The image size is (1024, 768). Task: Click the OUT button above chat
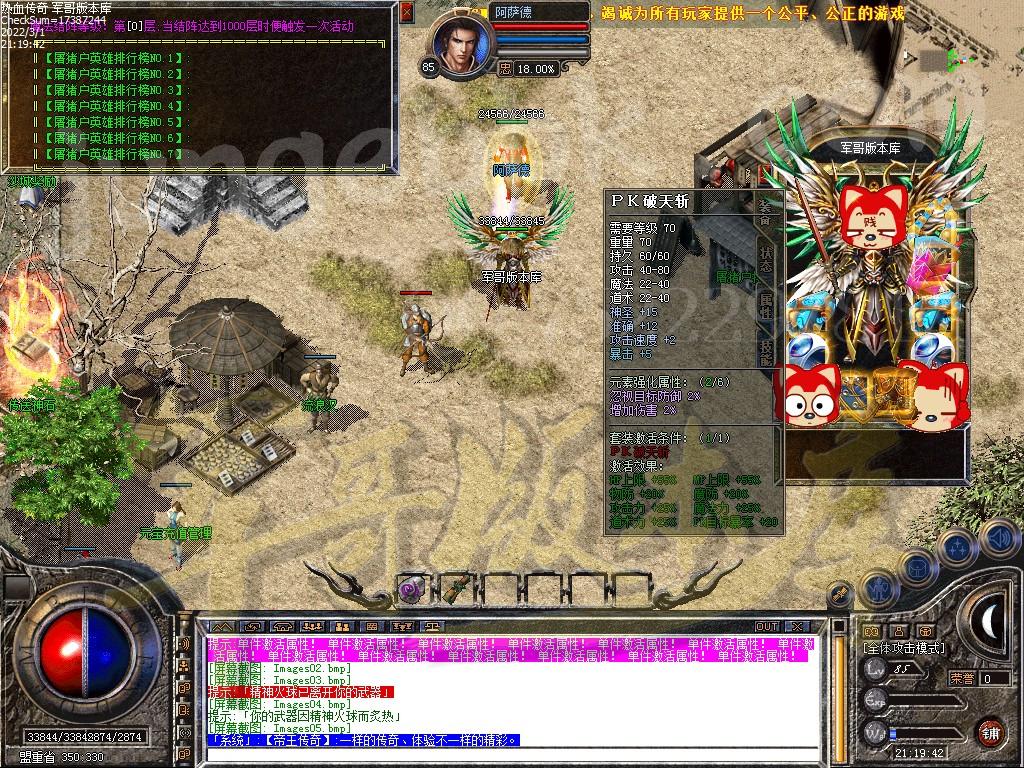tap(767, 626)
